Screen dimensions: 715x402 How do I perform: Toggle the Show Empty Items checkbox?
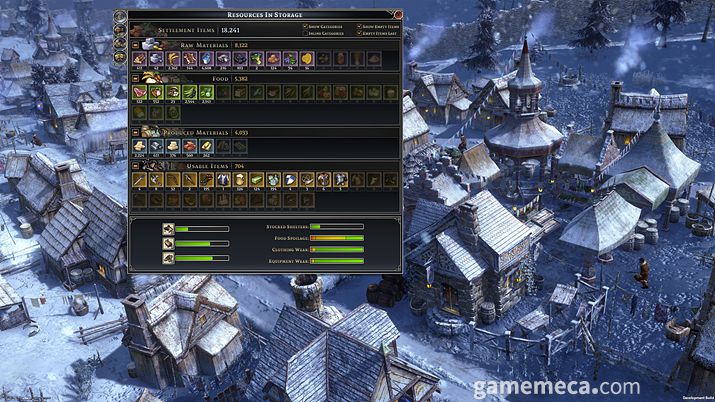(x=358, y=26)
